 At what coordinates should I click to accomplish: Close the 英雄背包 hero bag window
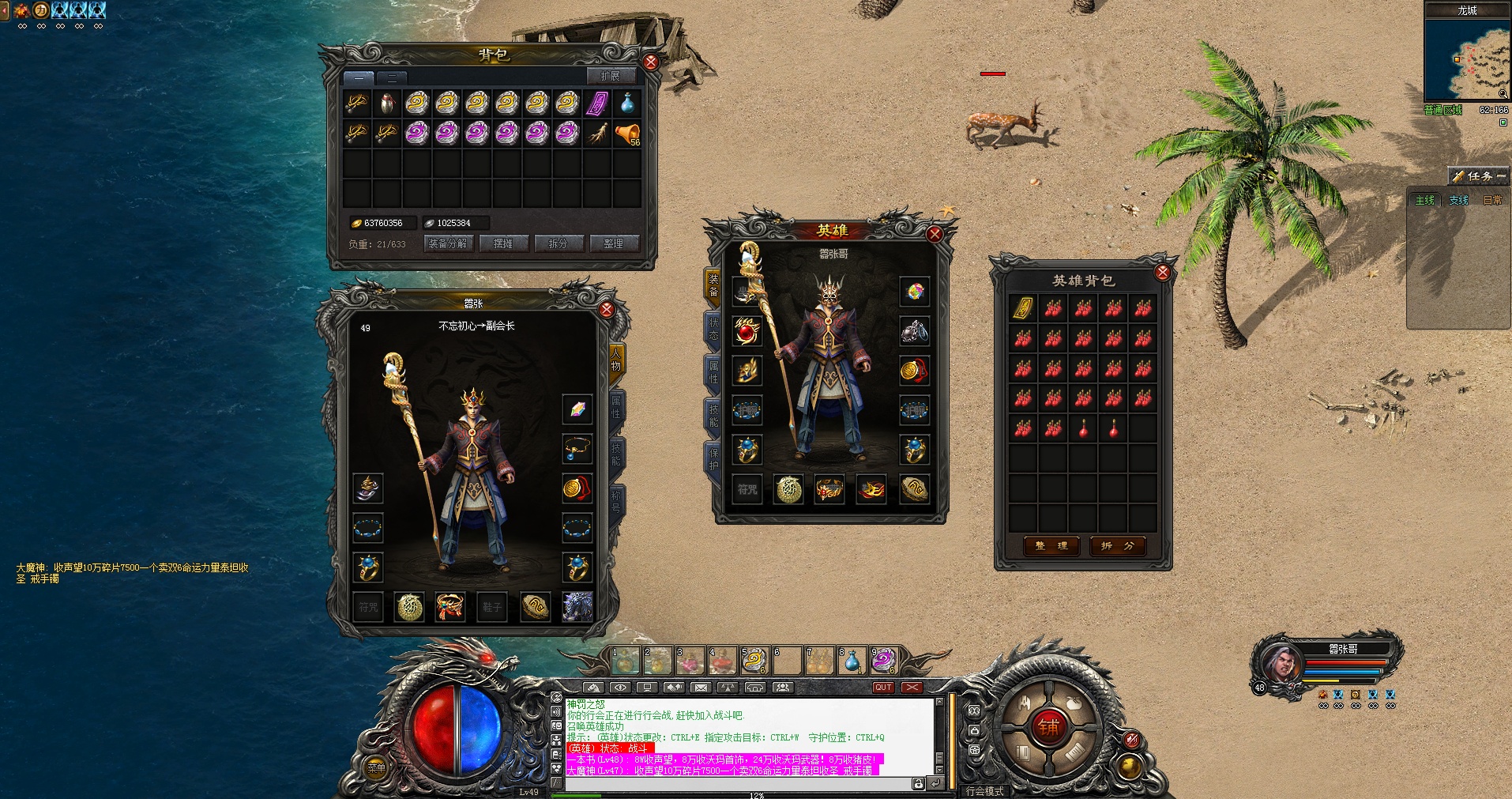pyautogui.click(x=1162, y=273)
